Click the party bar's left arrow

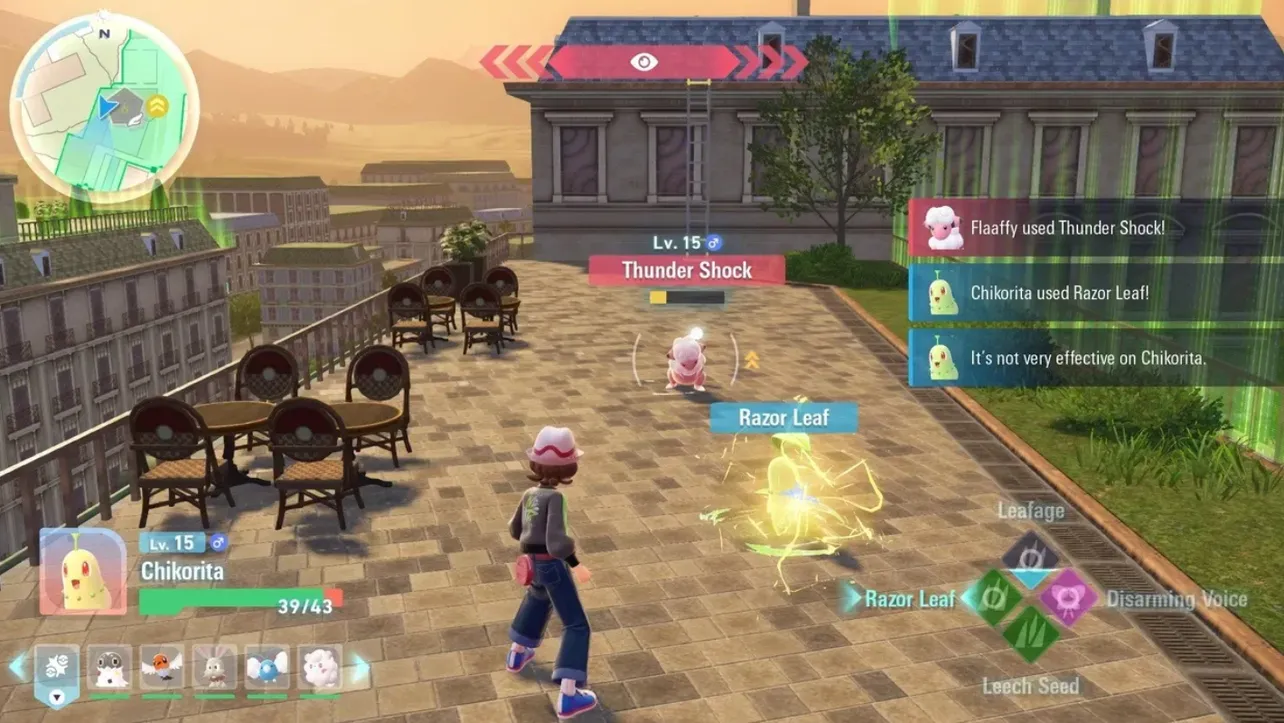pos(17,667)
